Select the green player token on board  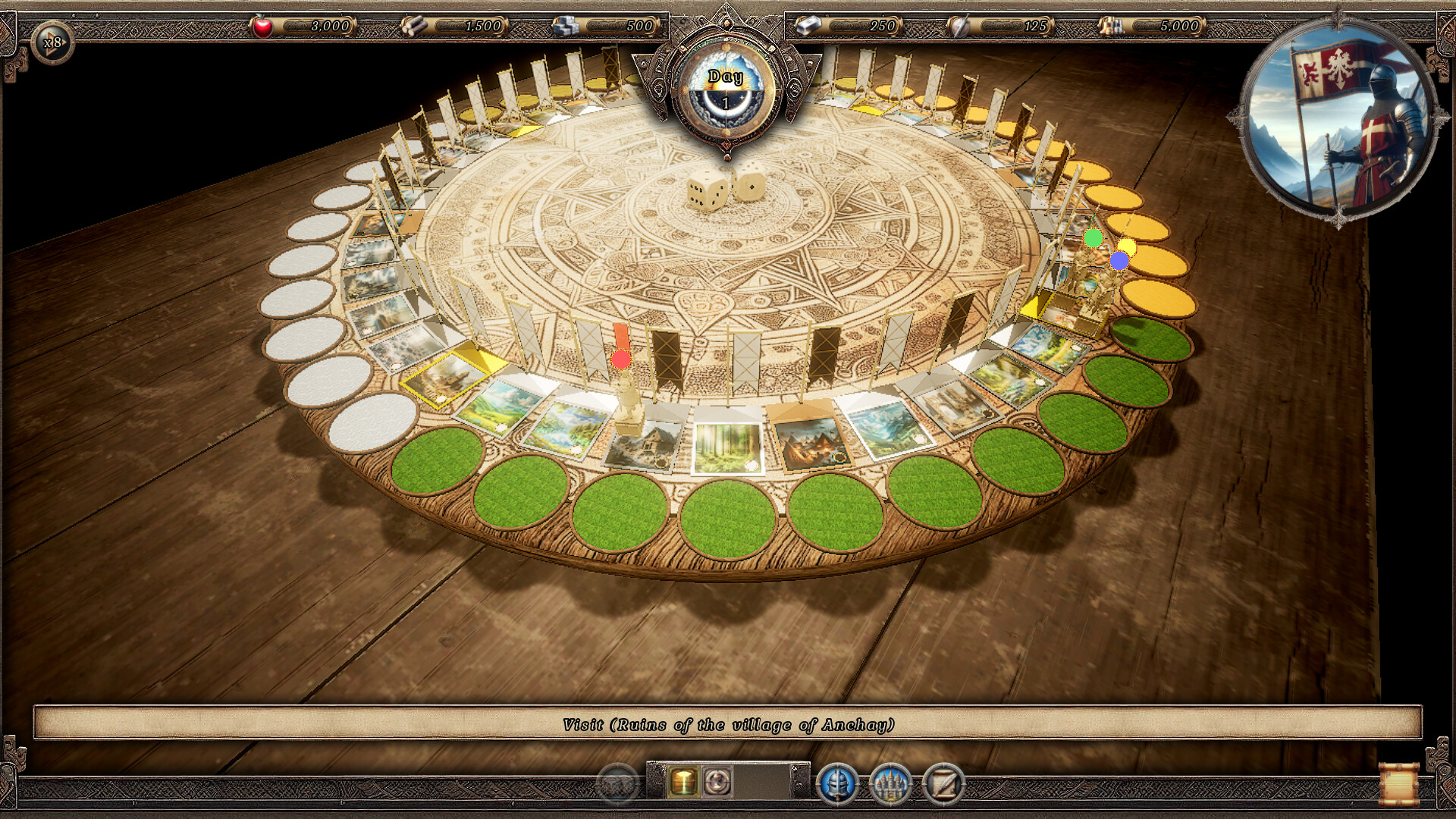[x=1093, y=239]
